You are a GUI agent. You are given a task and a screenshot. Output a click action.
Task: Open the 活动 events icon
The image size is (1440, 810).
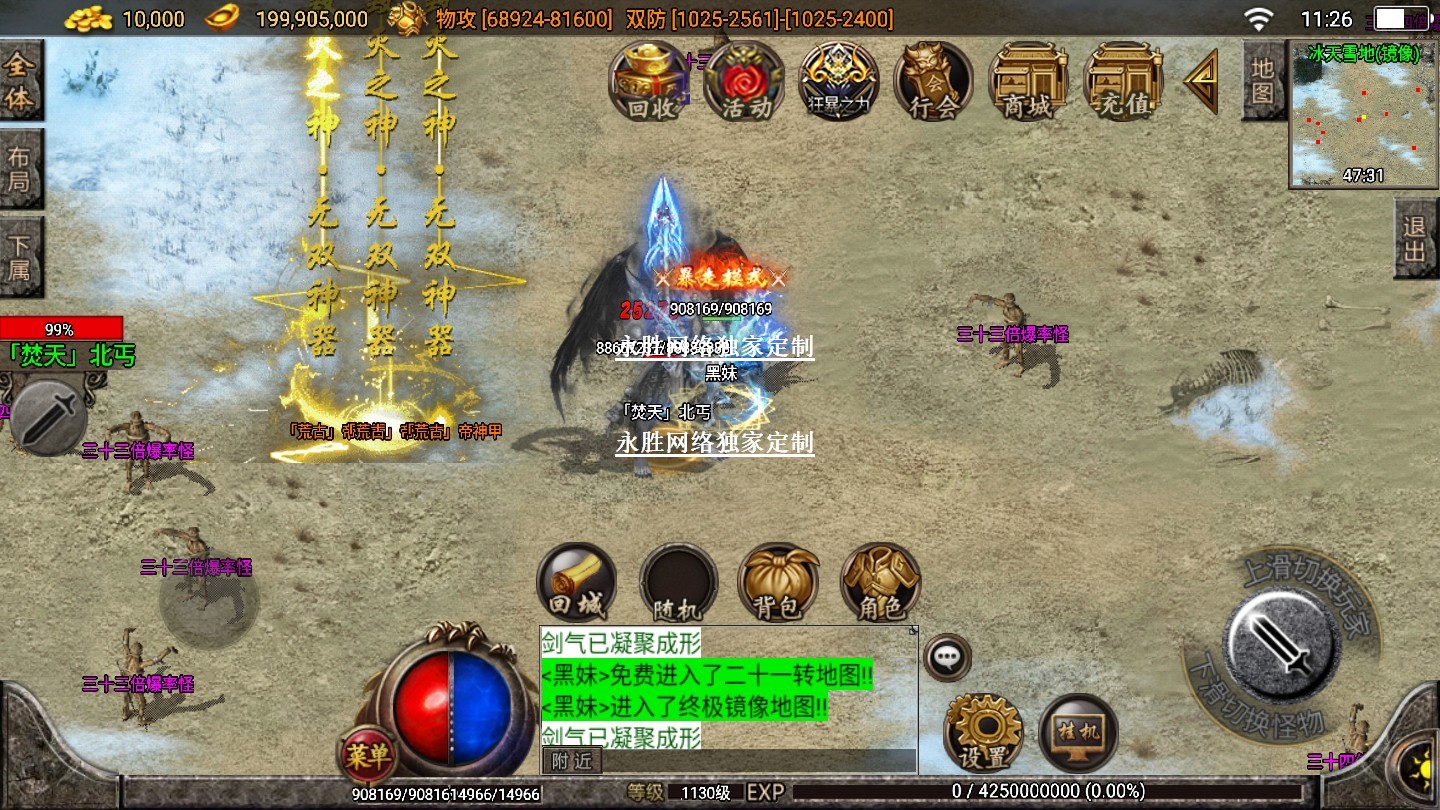[x=744, y=82]
